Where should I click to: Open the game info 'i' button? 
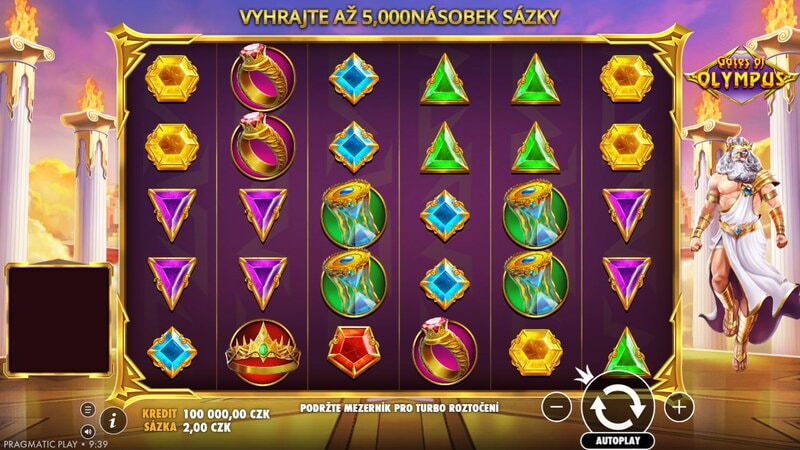tap(113, 418)
